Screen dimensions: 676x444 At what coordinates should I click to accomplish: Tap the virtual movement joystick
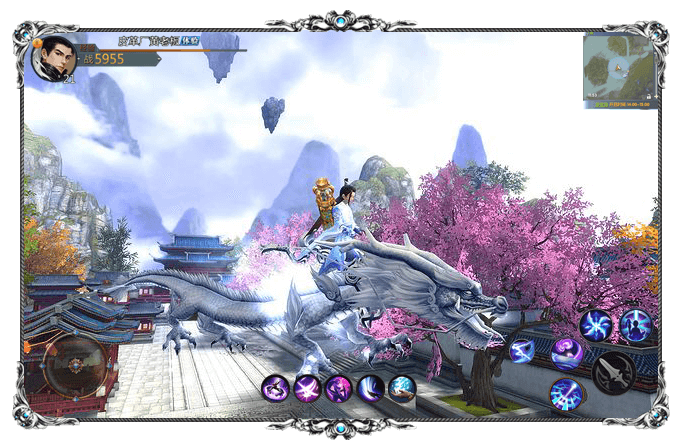74,364
